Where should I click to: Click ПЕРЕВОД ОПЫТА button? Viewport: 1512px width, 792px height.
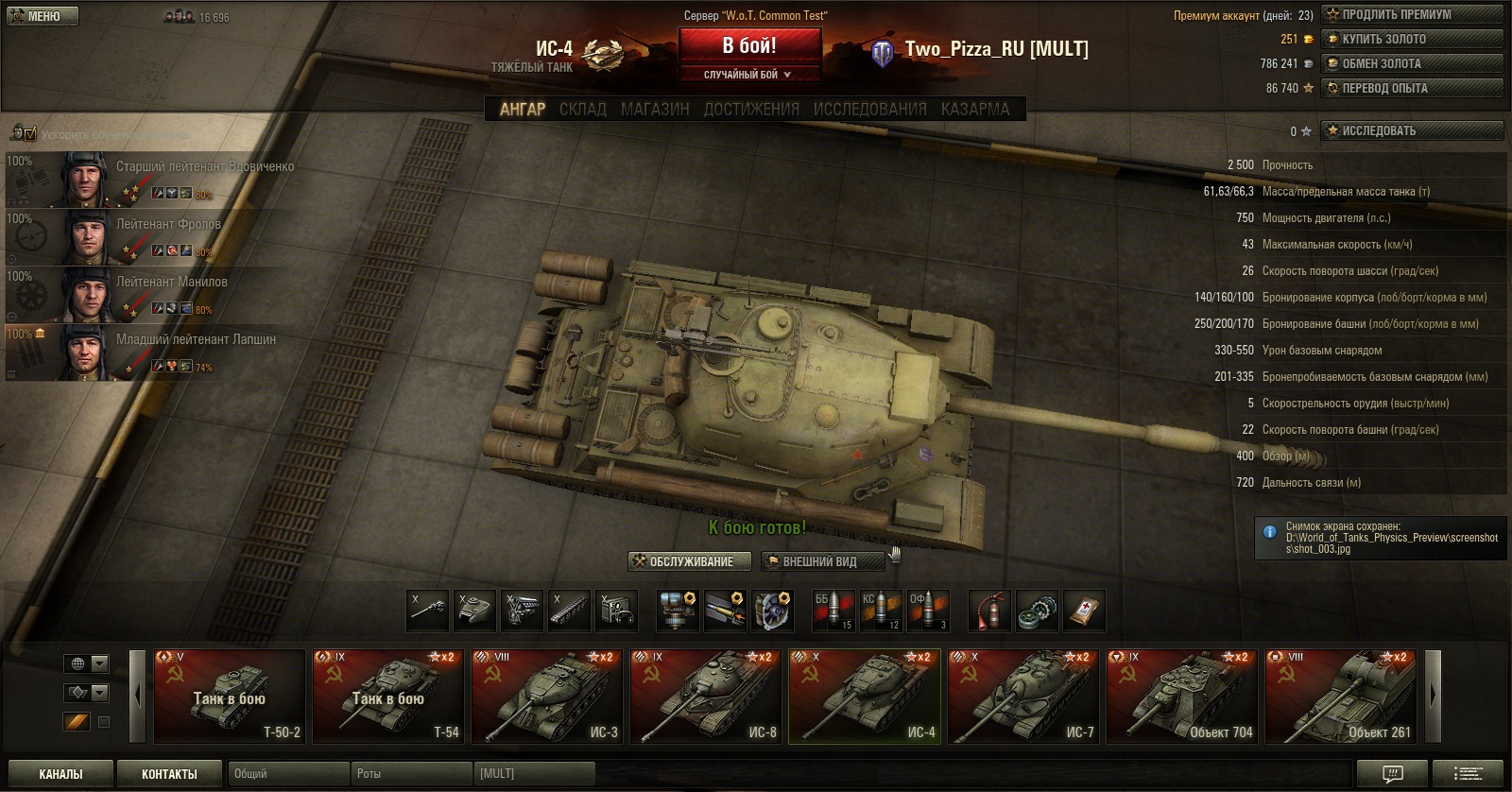(1412, 88)
